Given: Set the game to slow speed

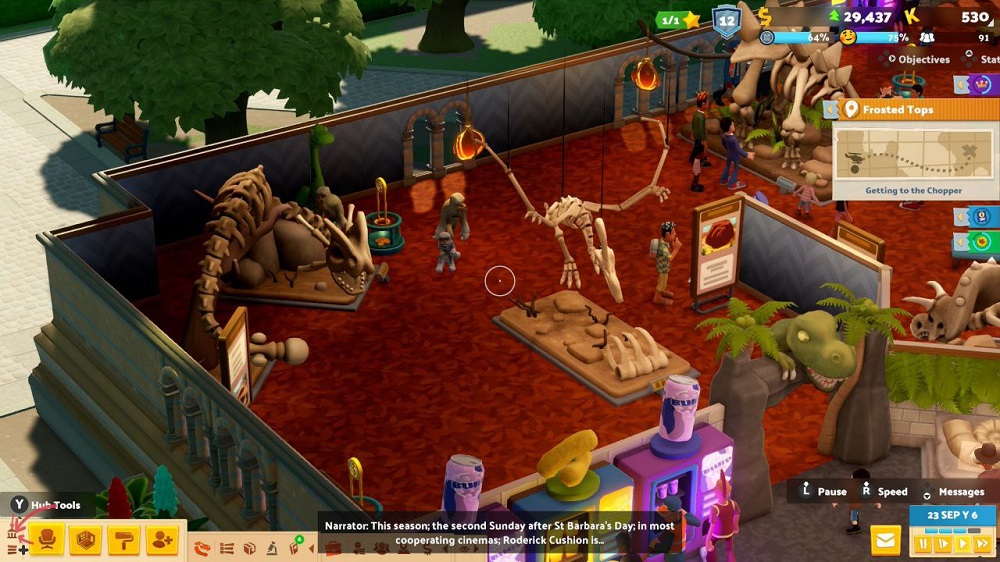Looking at the screenshot, I should [x=941, y=544].
